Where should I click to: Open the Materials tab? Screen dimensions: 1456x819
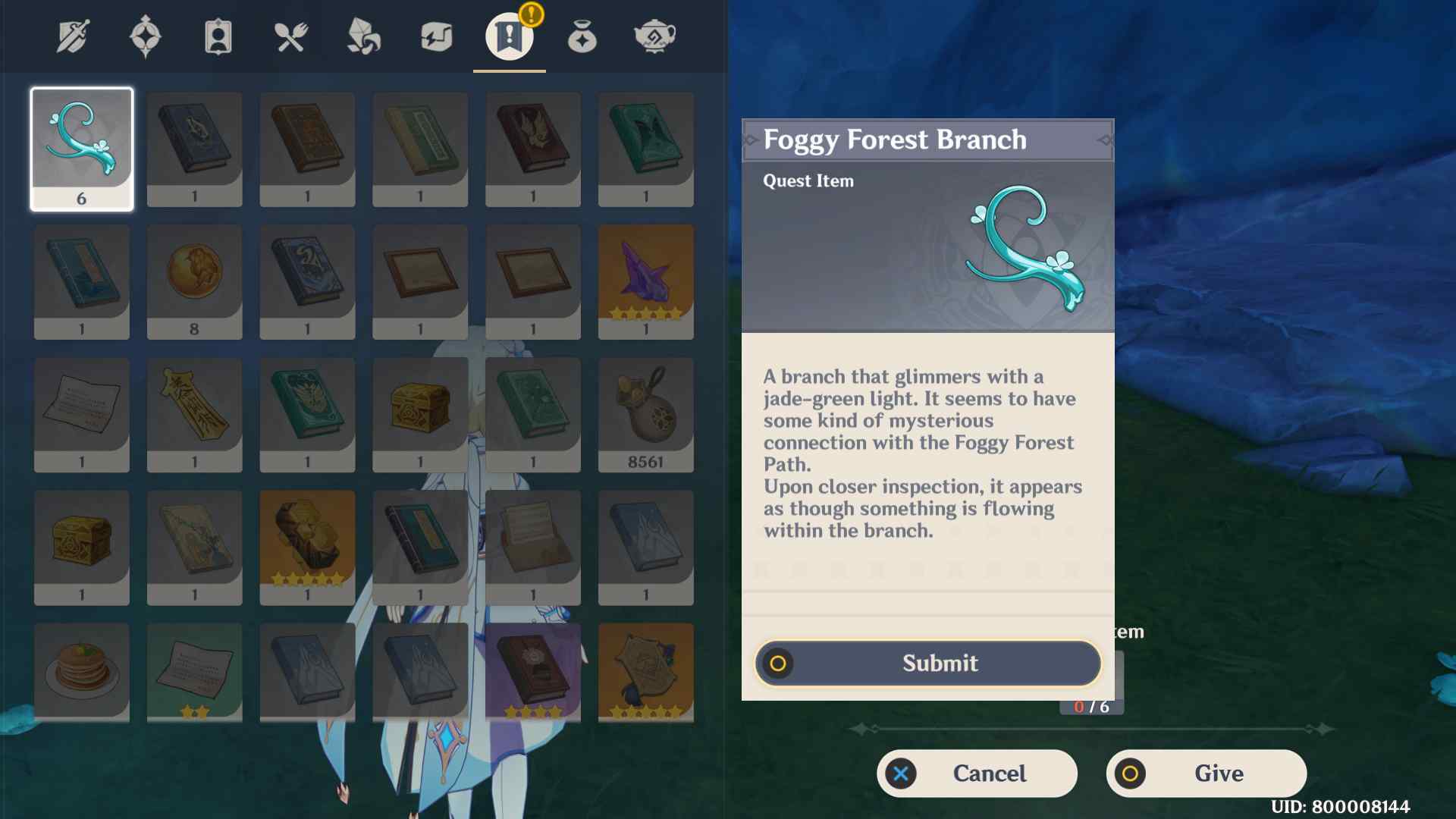[x=364, y=36]
